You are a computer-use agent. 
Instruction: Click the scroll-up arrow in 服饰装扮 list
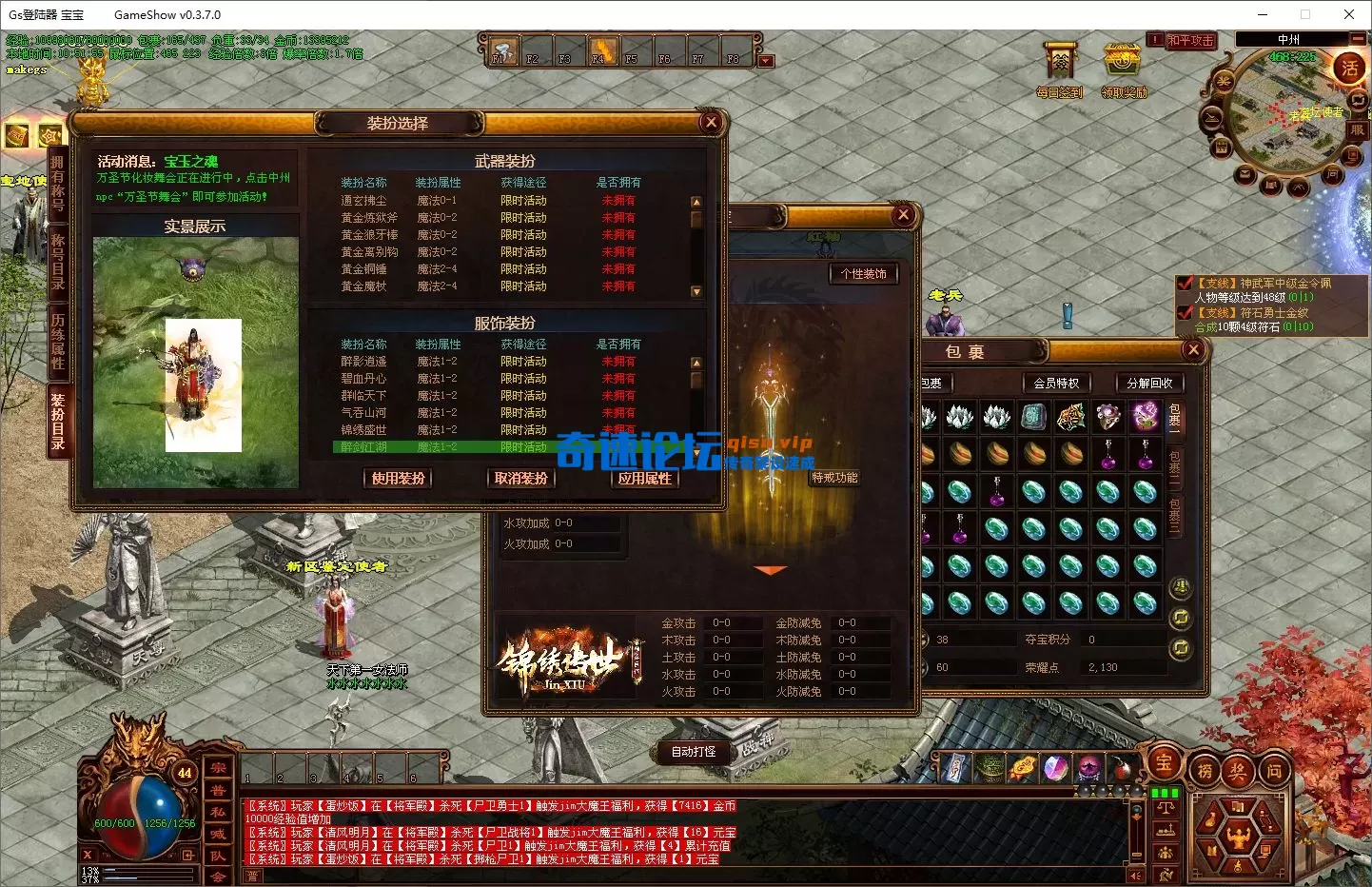696,363
